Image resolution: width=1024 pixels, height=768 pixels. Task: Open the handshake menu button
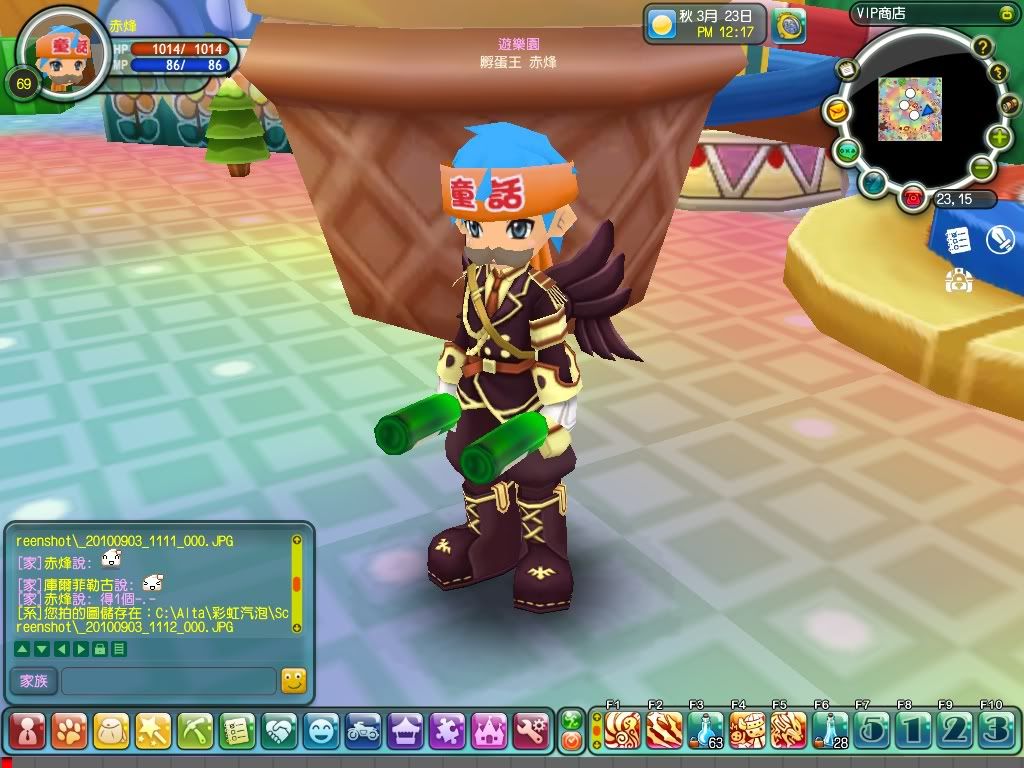(279, 731)
